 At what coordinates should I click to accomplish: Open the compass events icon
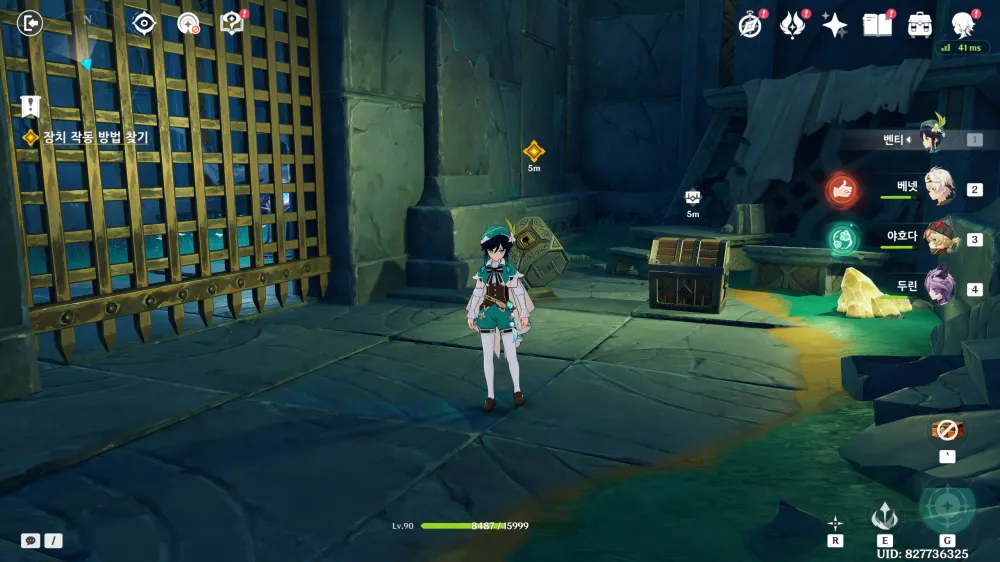pyautogui.click(x=750, y=25)
